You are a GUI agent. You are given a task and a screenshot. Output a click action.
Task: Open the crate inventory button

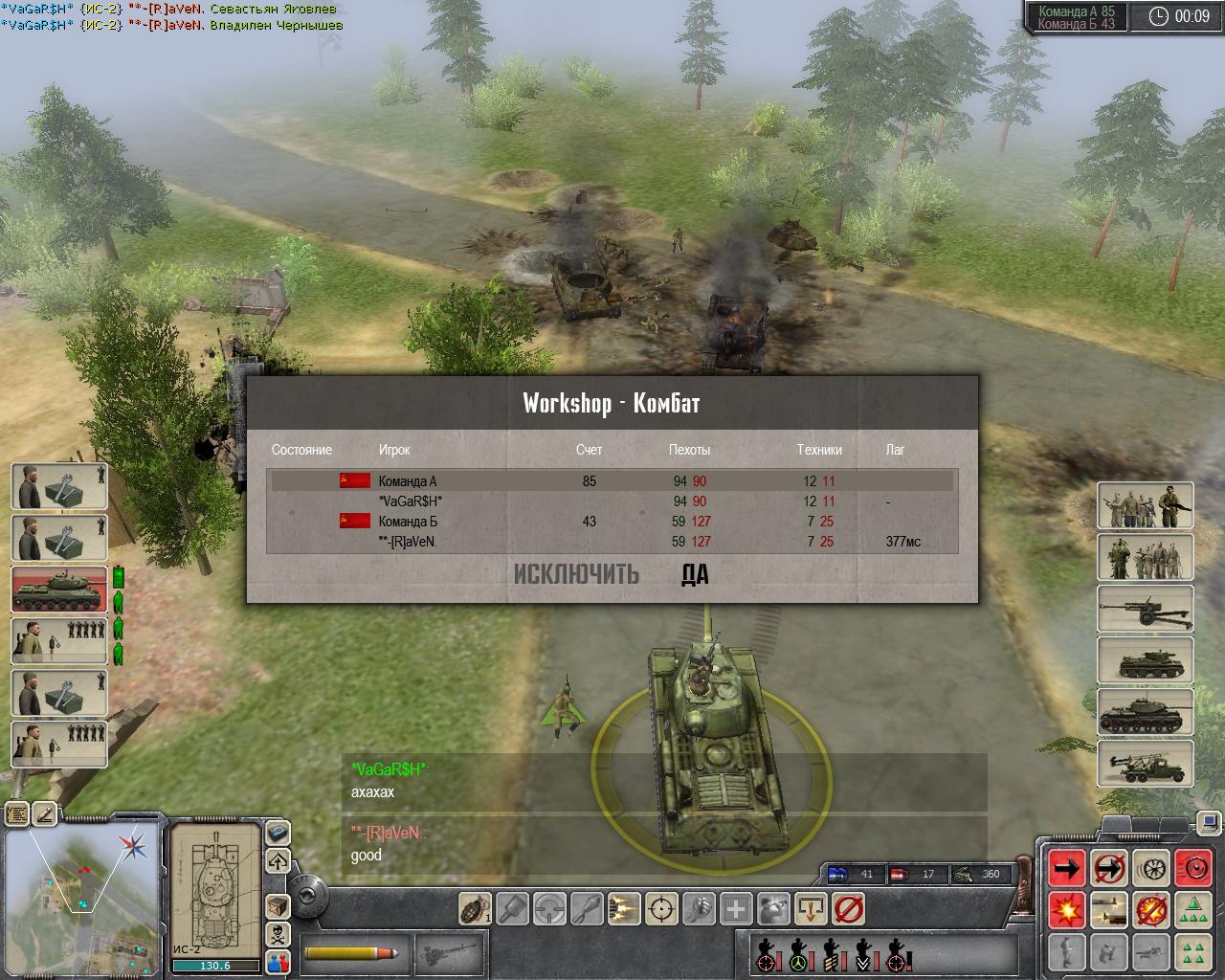tap(278, 905)
